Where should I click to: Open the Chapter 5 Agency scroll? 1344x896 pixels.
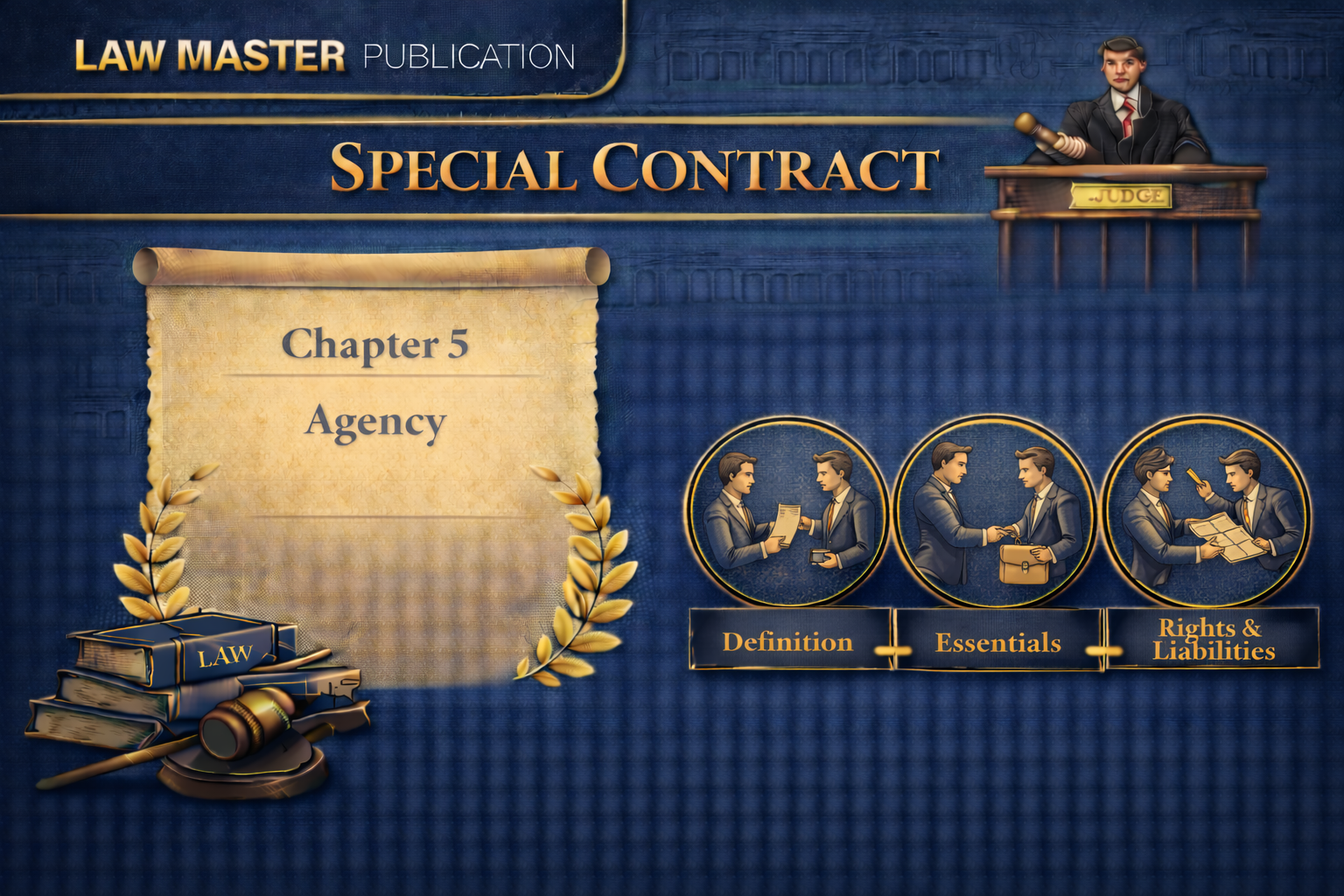point(374,385)
